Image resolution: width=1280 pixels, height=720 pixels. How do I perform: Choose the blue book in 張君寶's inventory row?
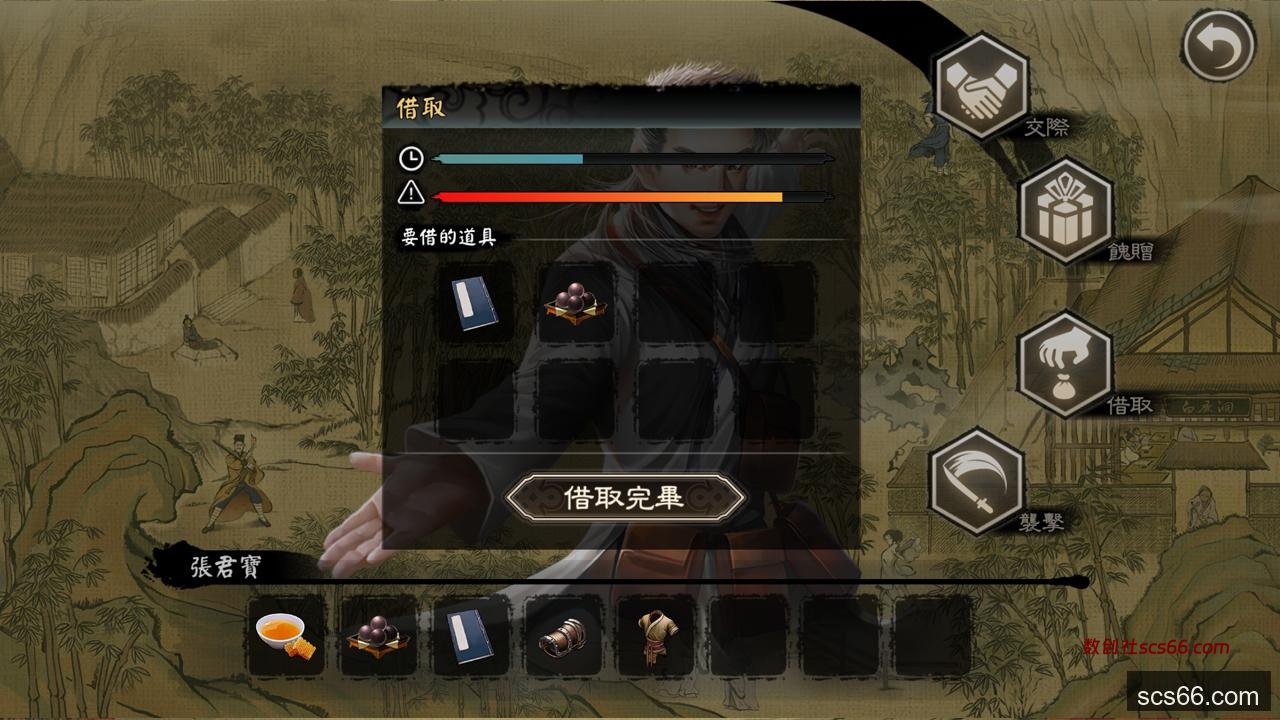[471, 635]
